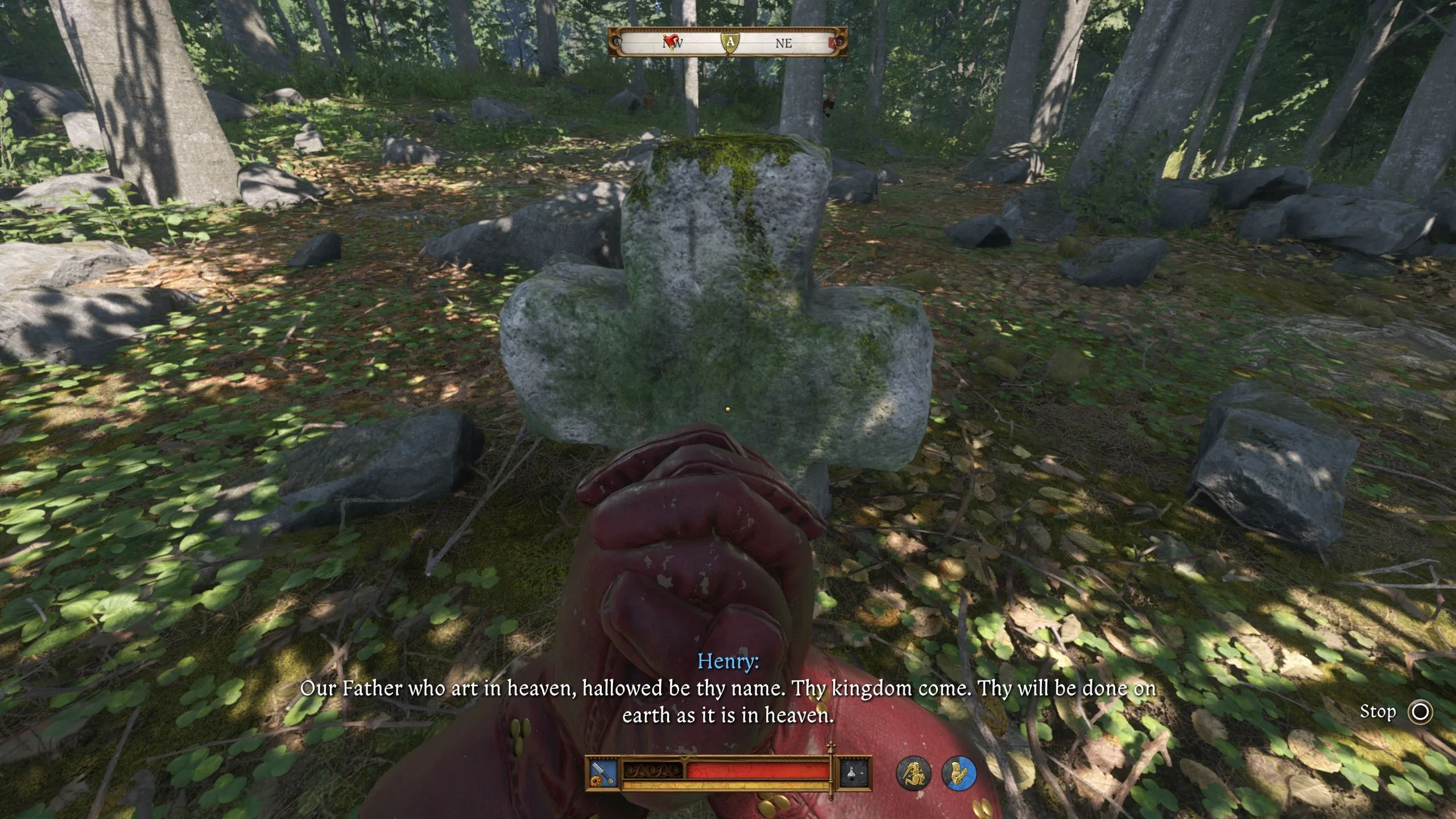Image resolution: width=1456 pixels, height=819 pixels.
Task: Click the blue hooded praying figure icon
Action: 959,773
